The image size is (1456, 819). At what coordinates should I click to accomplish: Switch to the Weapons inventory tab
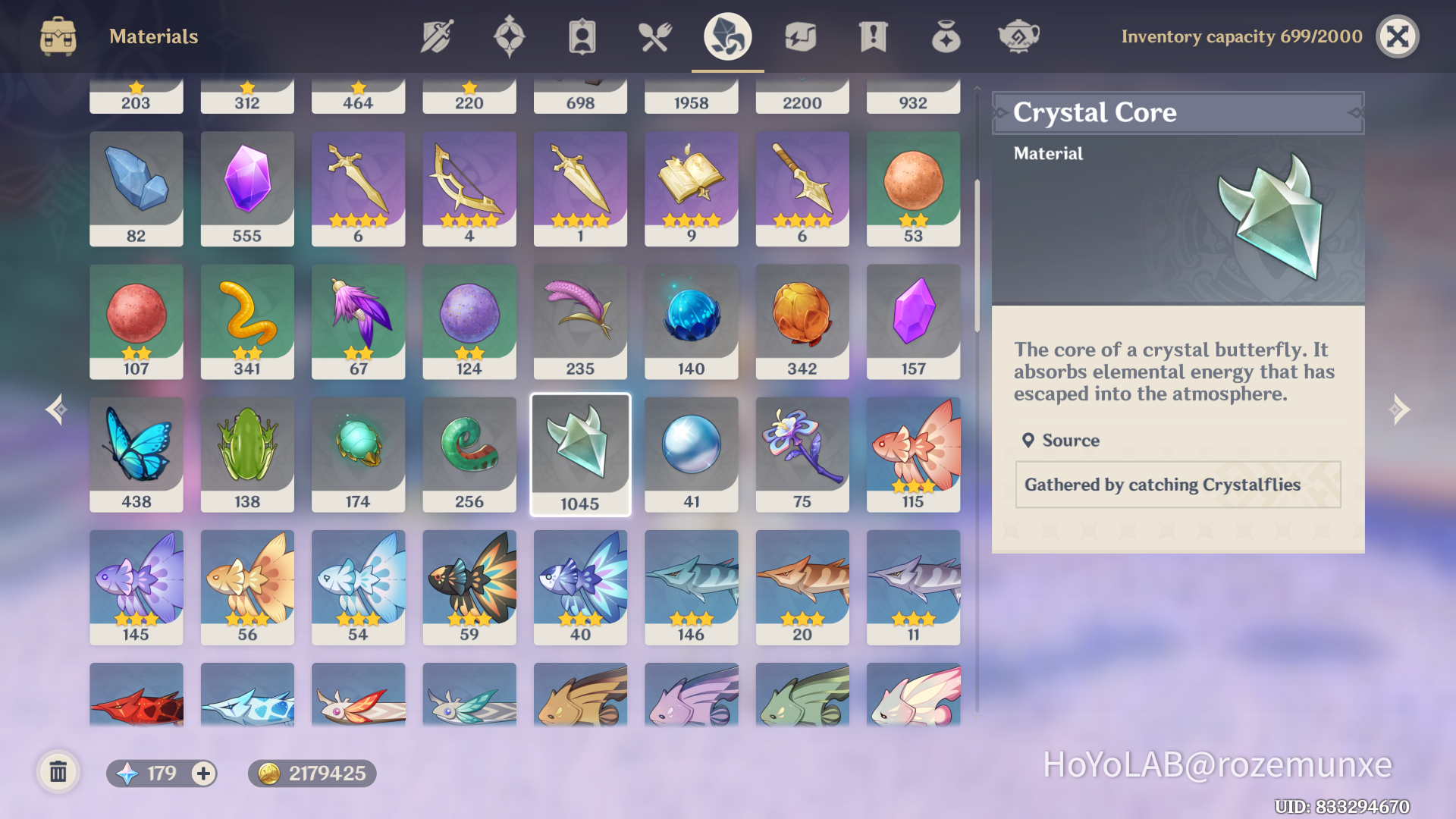[437, 35]
